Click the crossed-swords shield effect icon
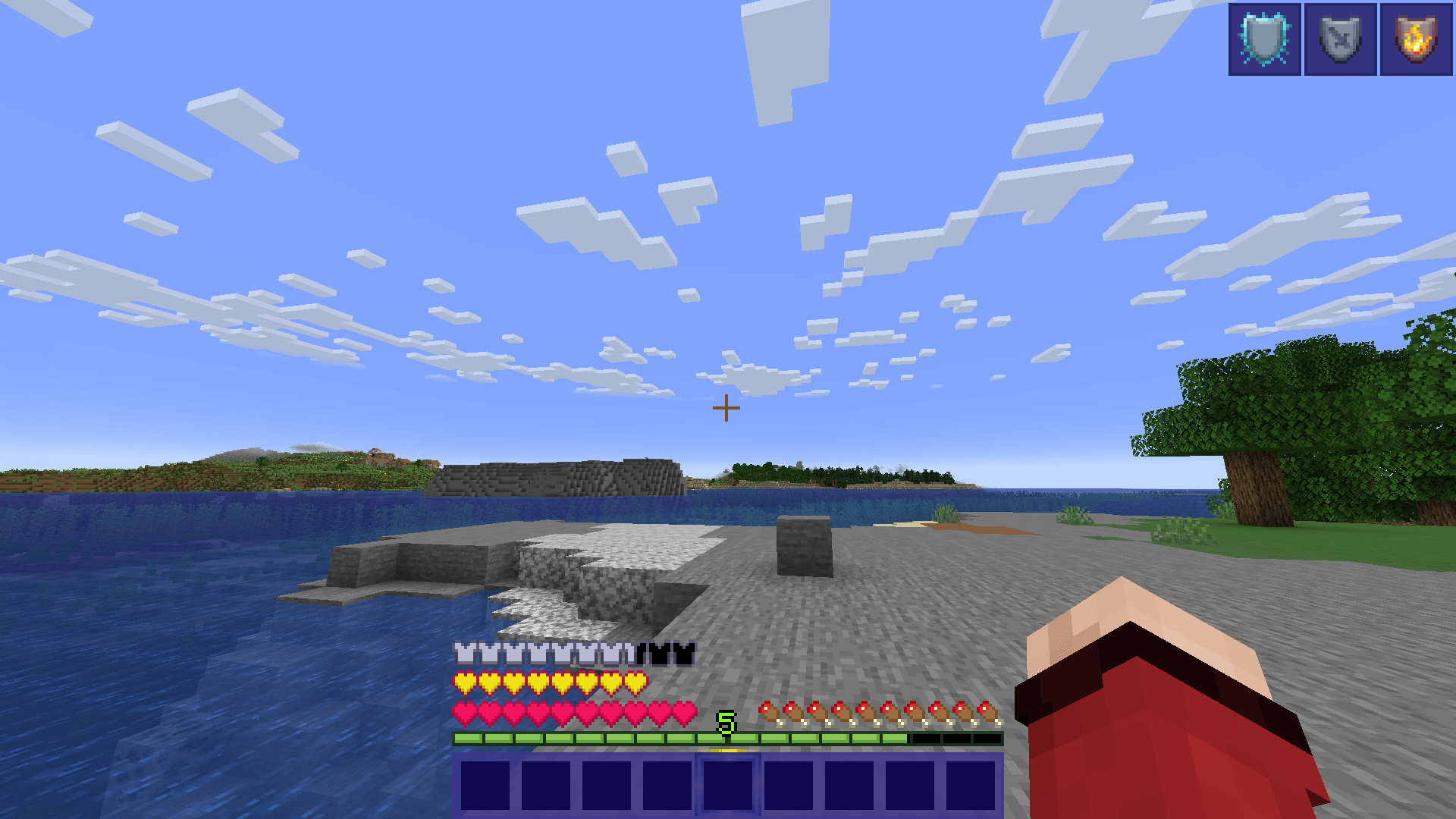This screenshot has height=819, width=1456. click(x=1340, y=38)
